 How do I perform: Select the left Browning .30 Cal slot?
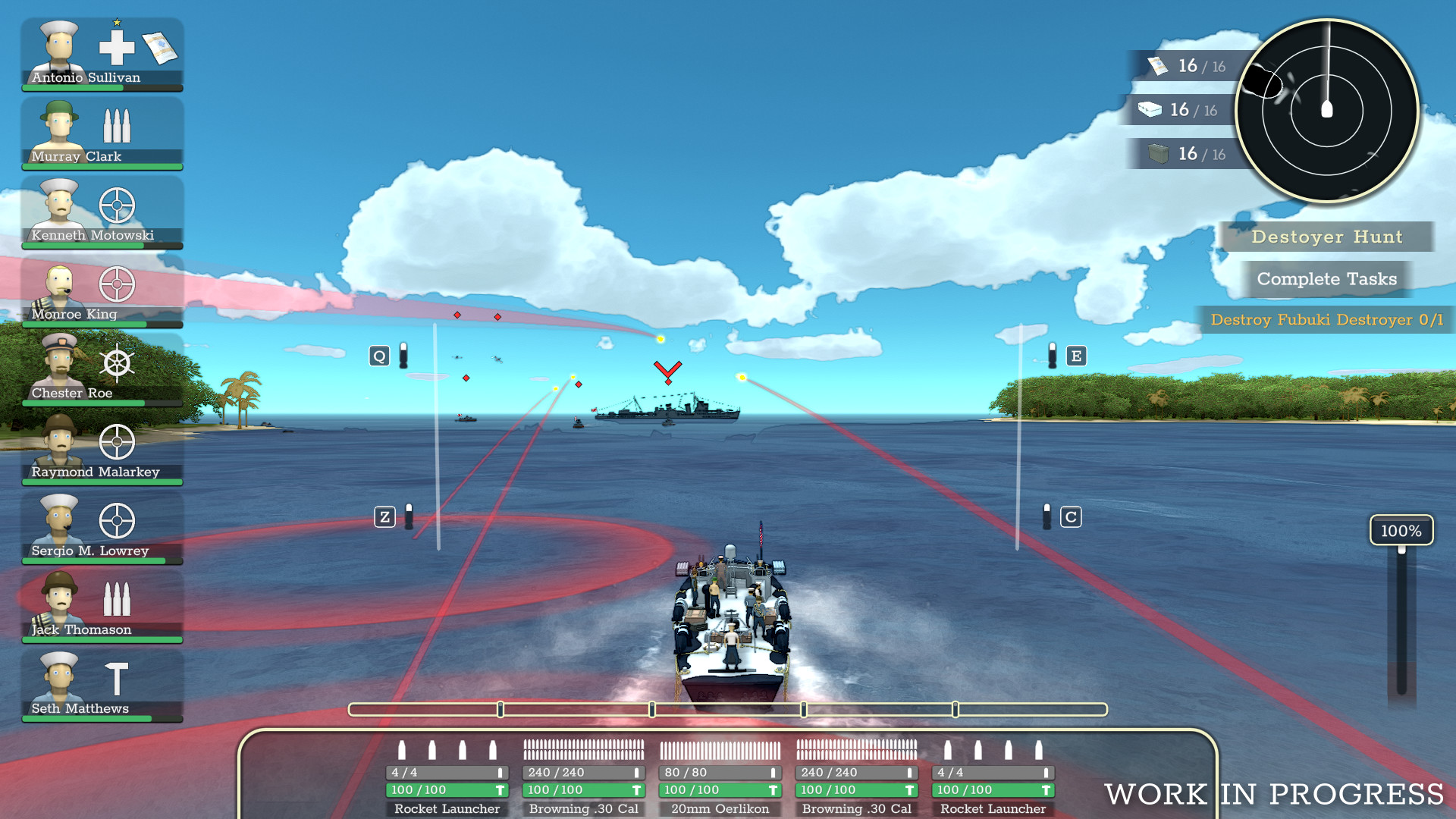(583, 777)
